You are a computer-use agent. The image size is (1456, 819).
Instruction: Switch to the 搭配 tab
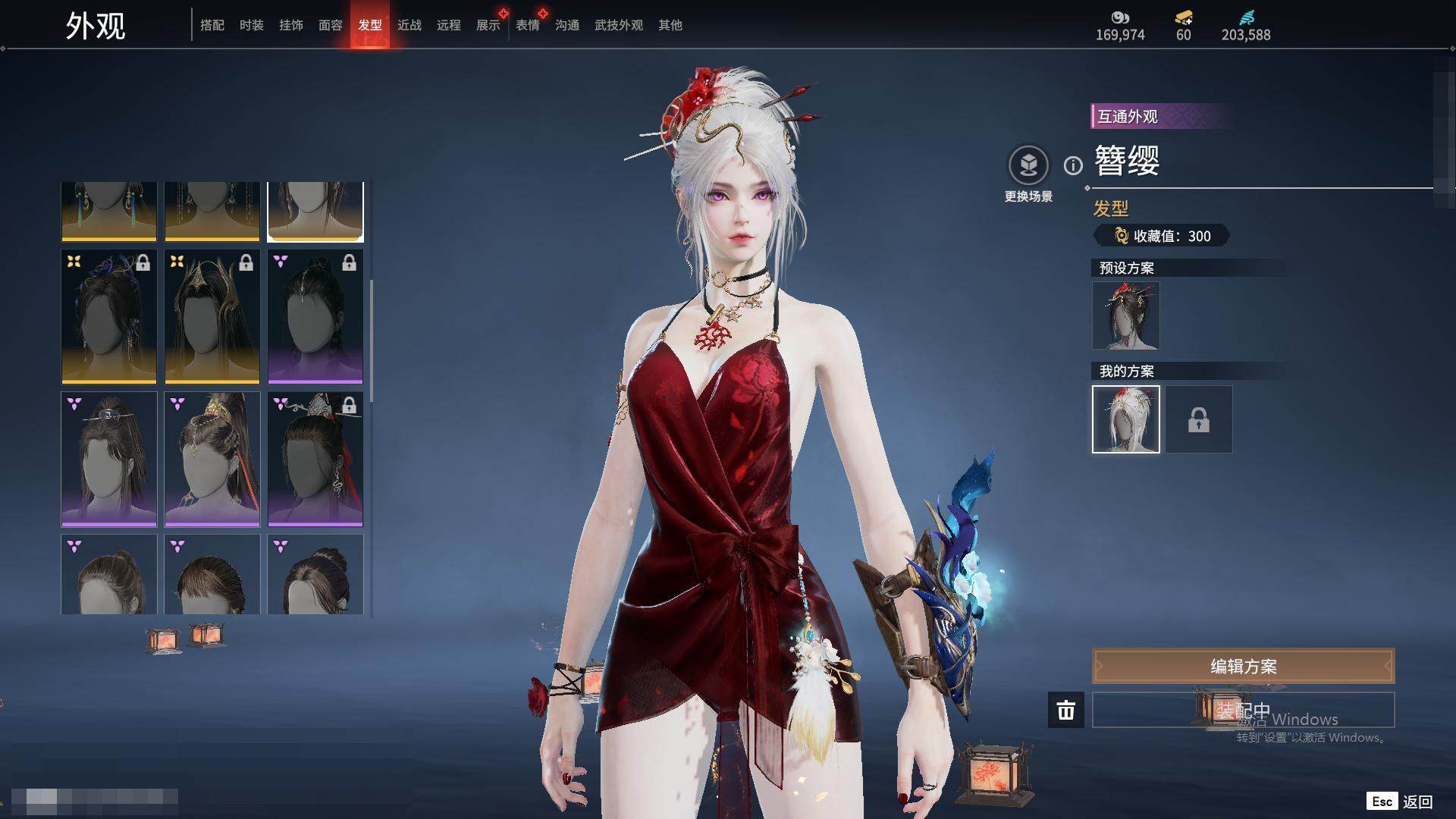212,25
